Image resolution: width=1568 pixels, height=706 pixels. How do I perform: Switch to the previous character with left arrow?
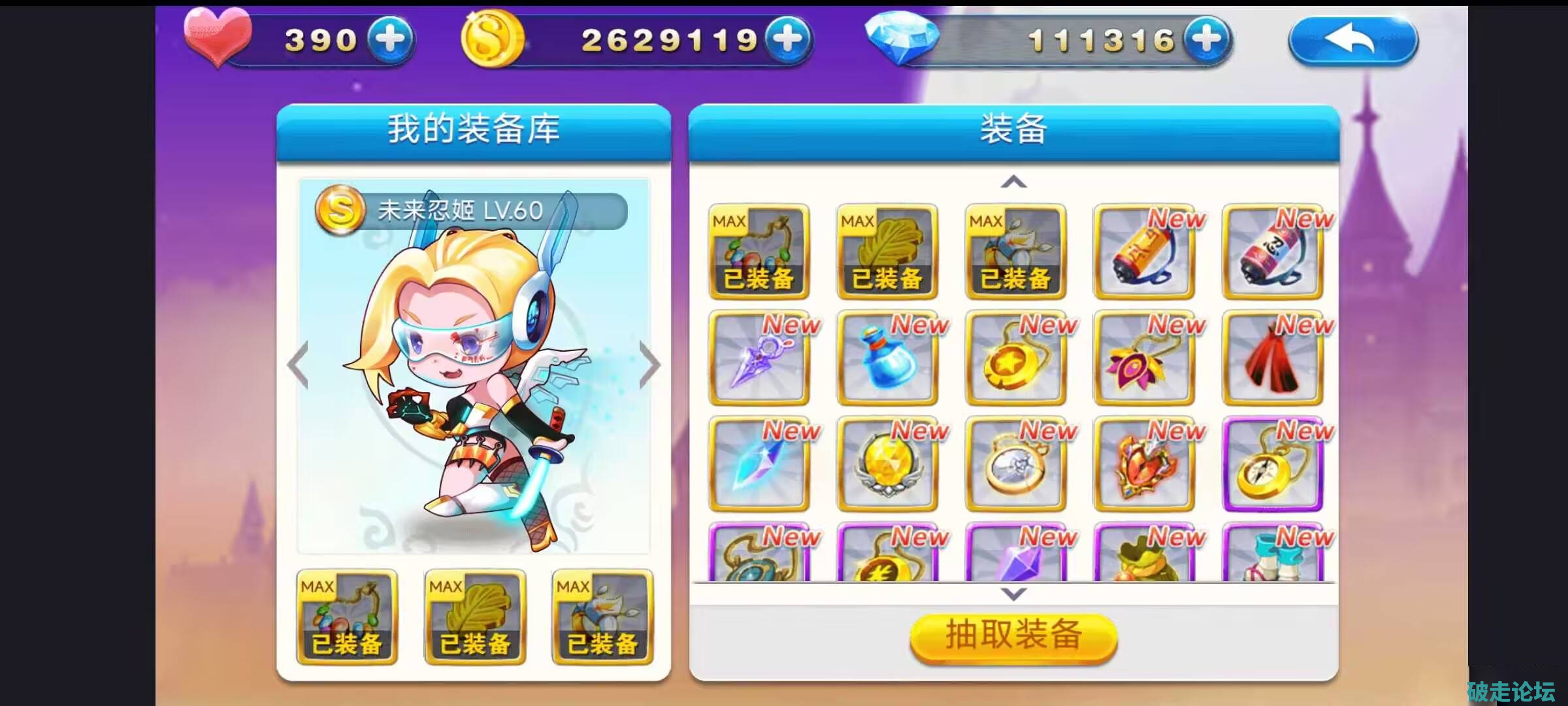click(298, 365)
